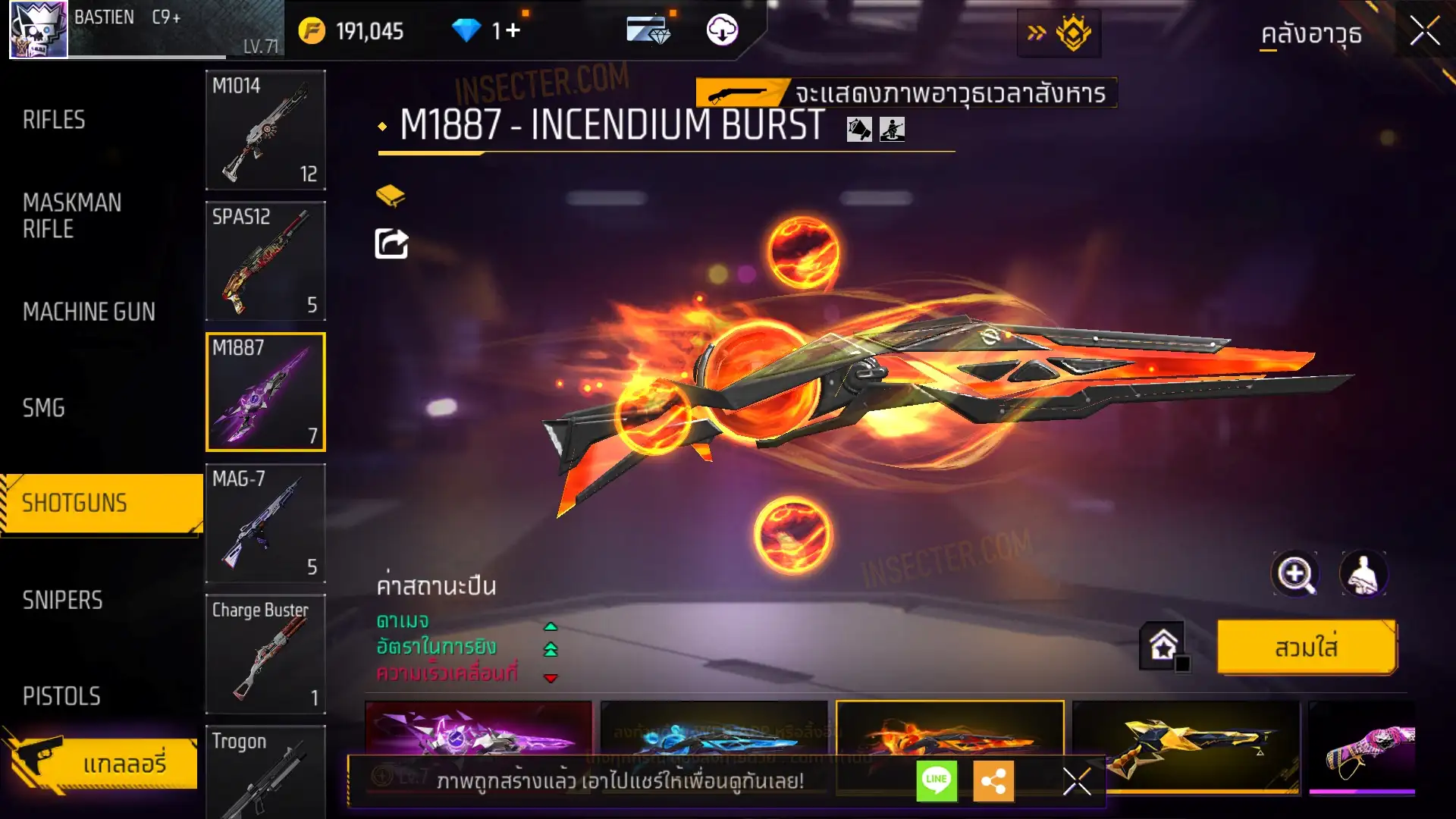
Task: Equip the skin with the yellow สวมใส่ button
Action: click(x=1306, y=648)
